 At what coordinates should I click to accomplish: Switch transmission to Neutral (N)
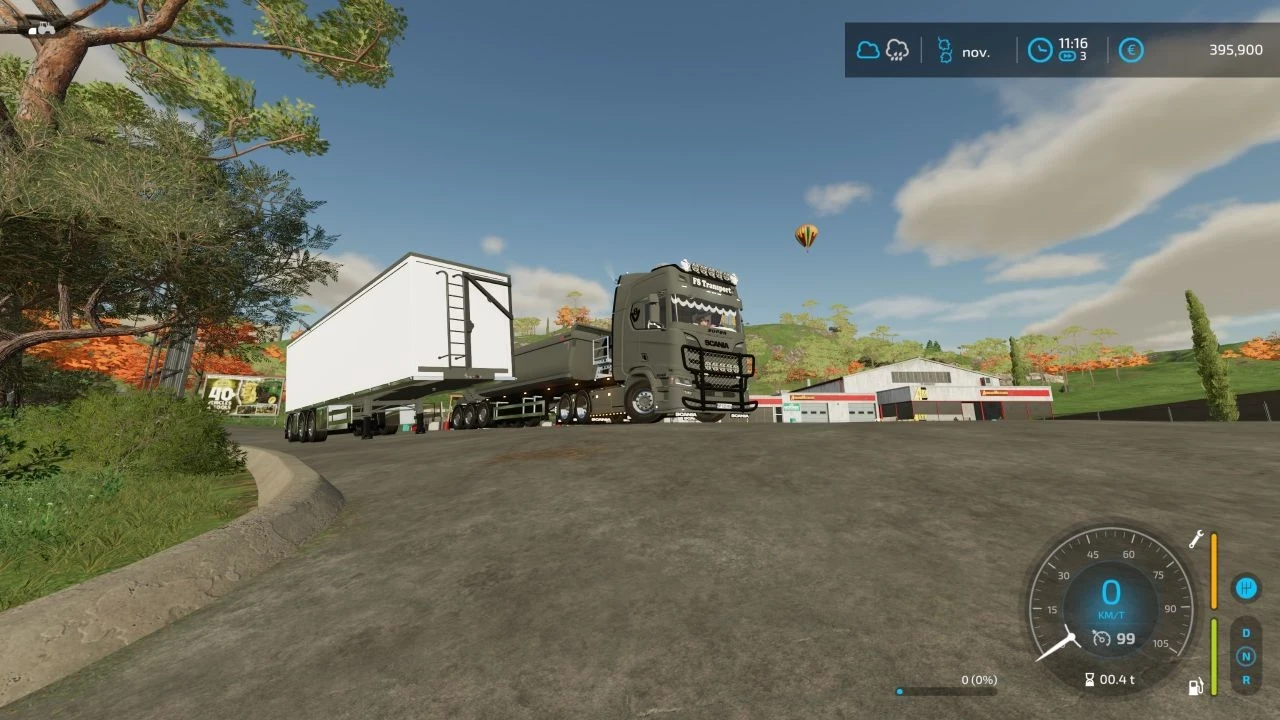pos(1246,655)
